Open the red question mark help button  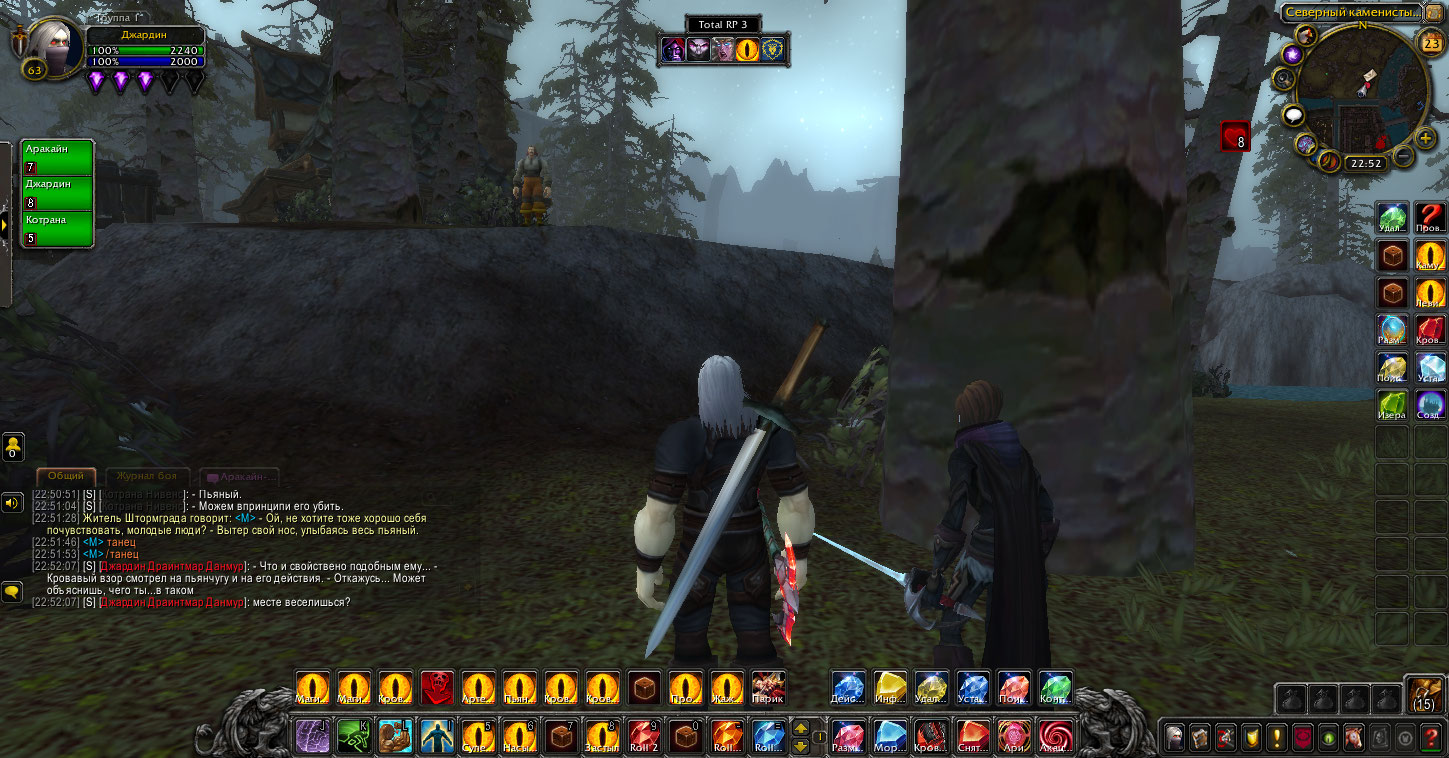point(1432,738)
